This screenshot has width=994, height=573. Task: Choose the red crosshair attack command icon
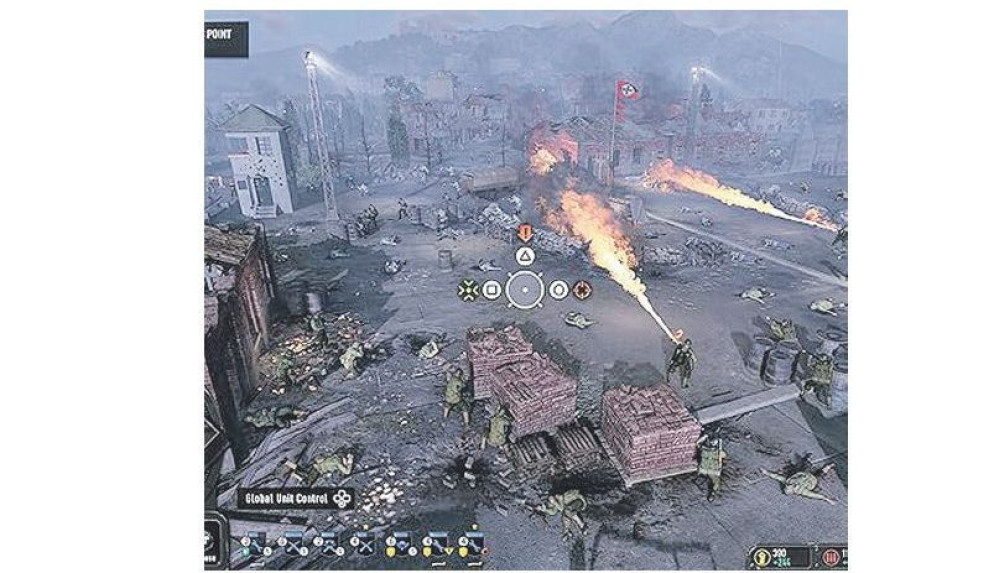[x=582, y=291]
